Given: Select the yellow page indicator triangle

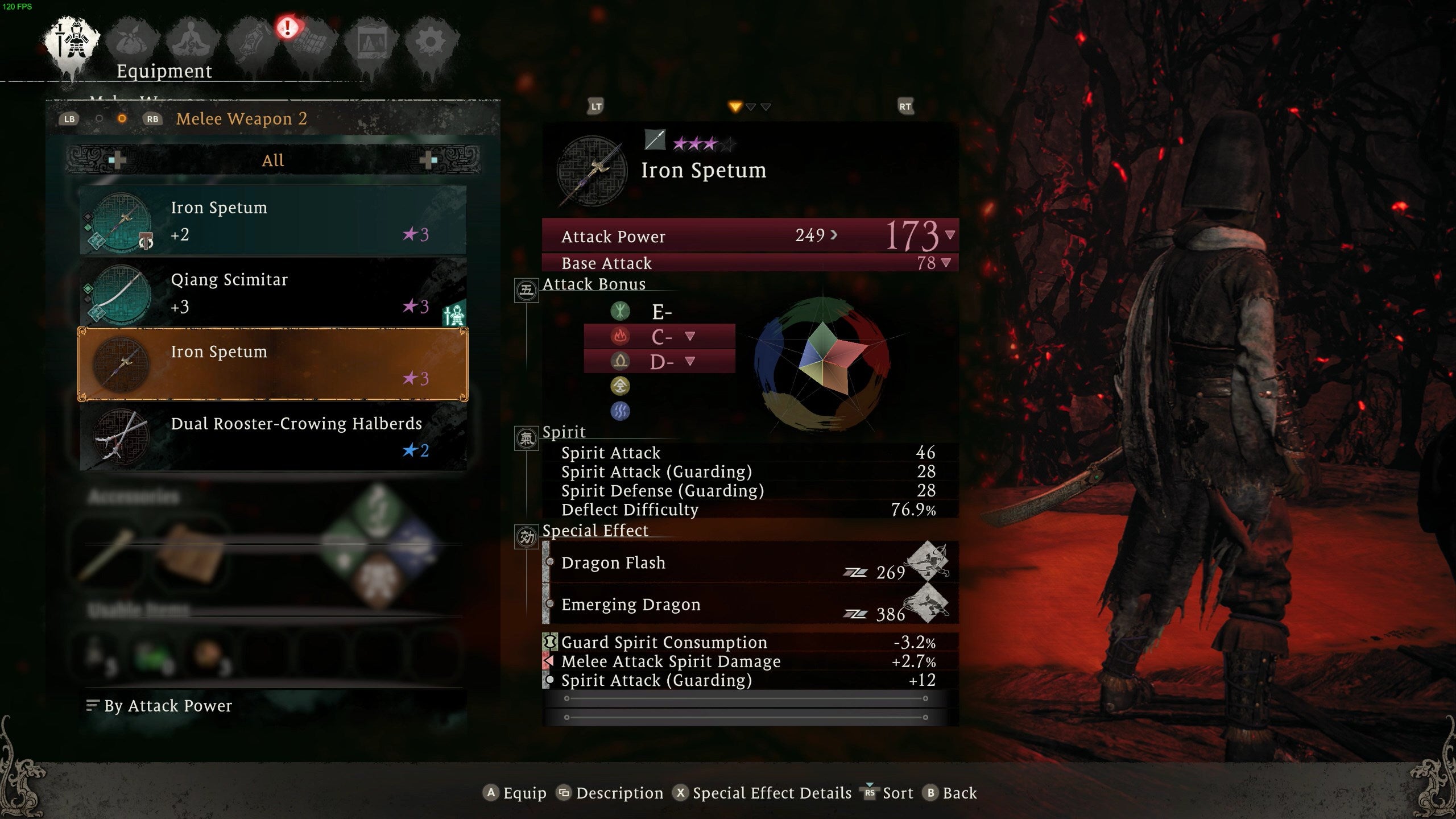Looking at the screenshot, I should click(x=735, y=107).
